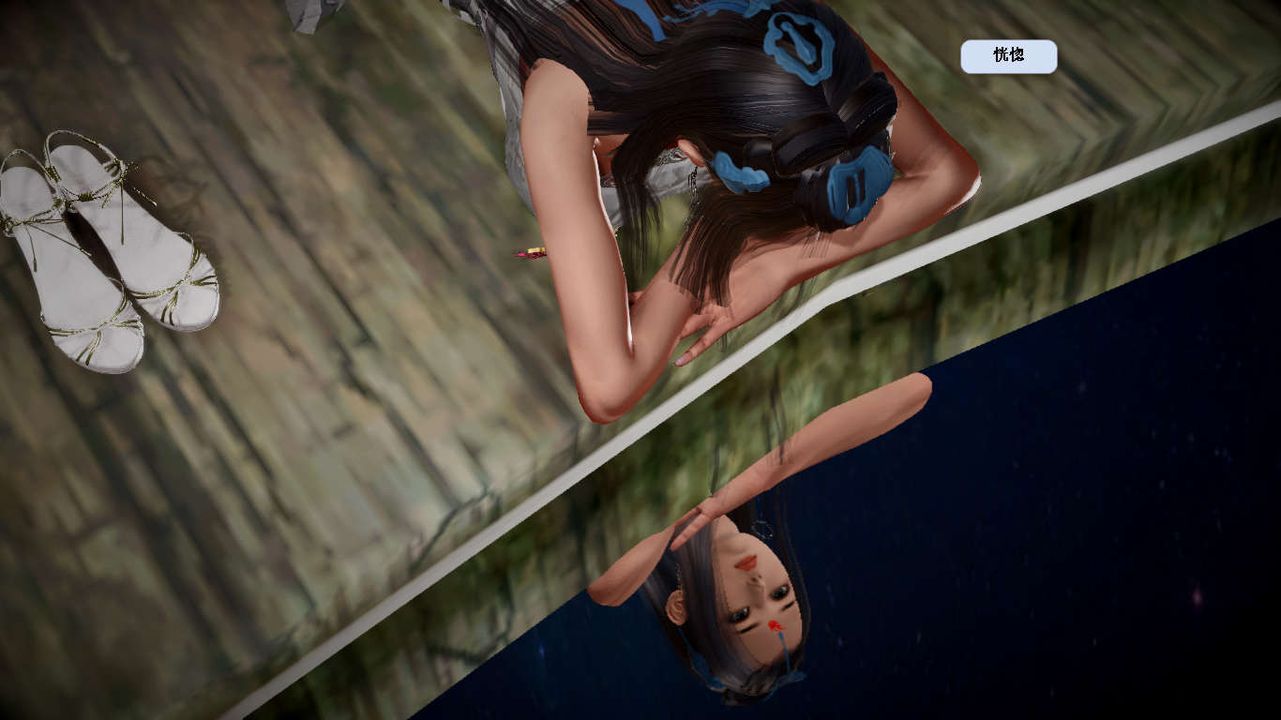
Task: Click the 恍惚 button
Action: 1008,56
